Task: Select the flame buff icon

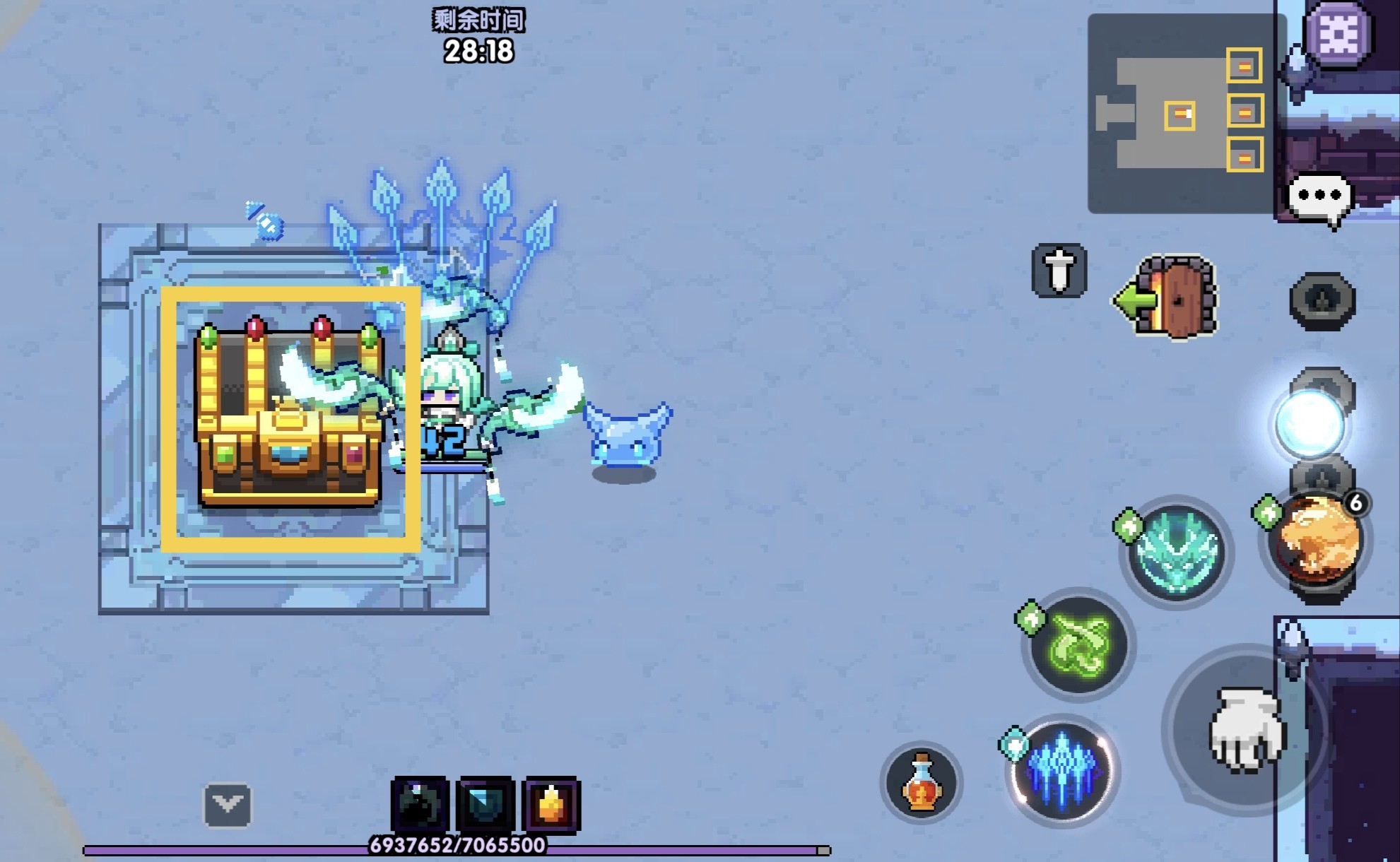Action: (551, 805)
